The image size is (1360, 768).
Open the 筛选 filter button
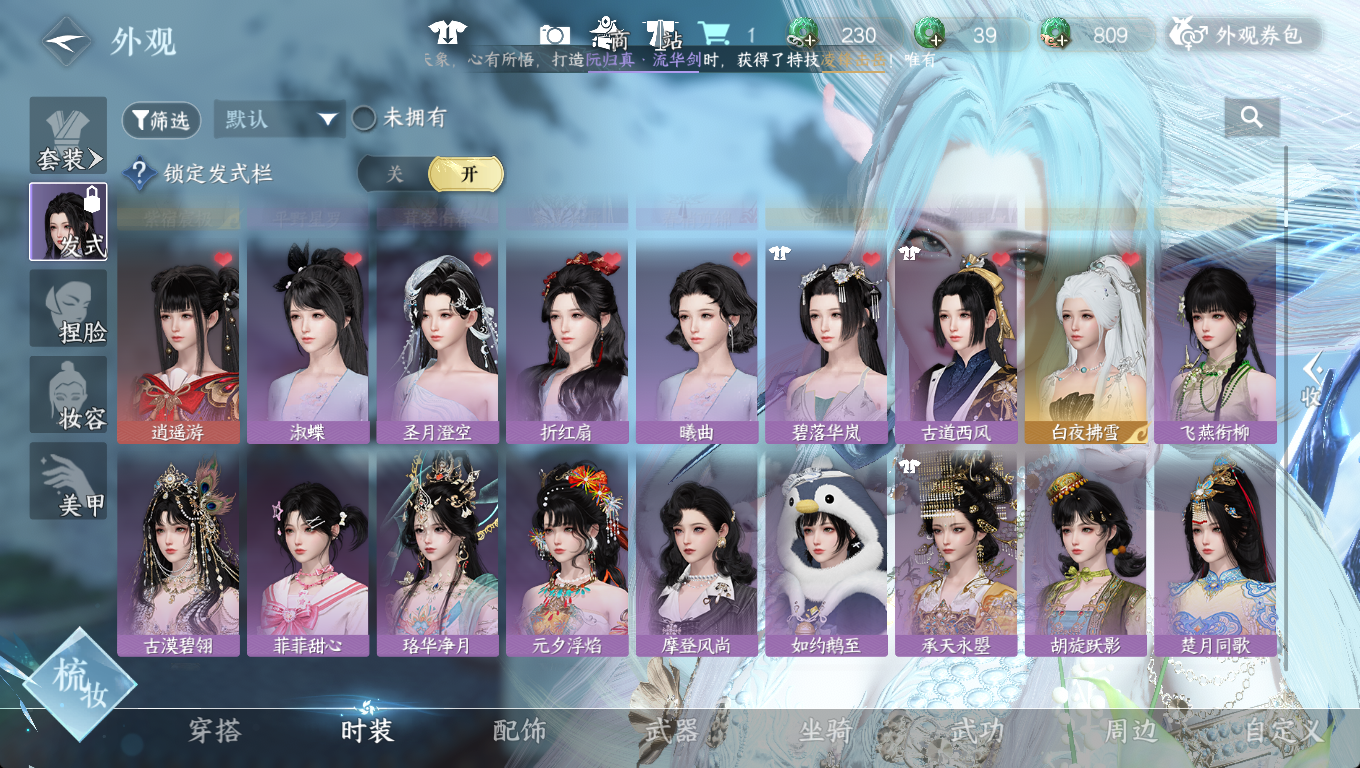click(x=161, y=121)
